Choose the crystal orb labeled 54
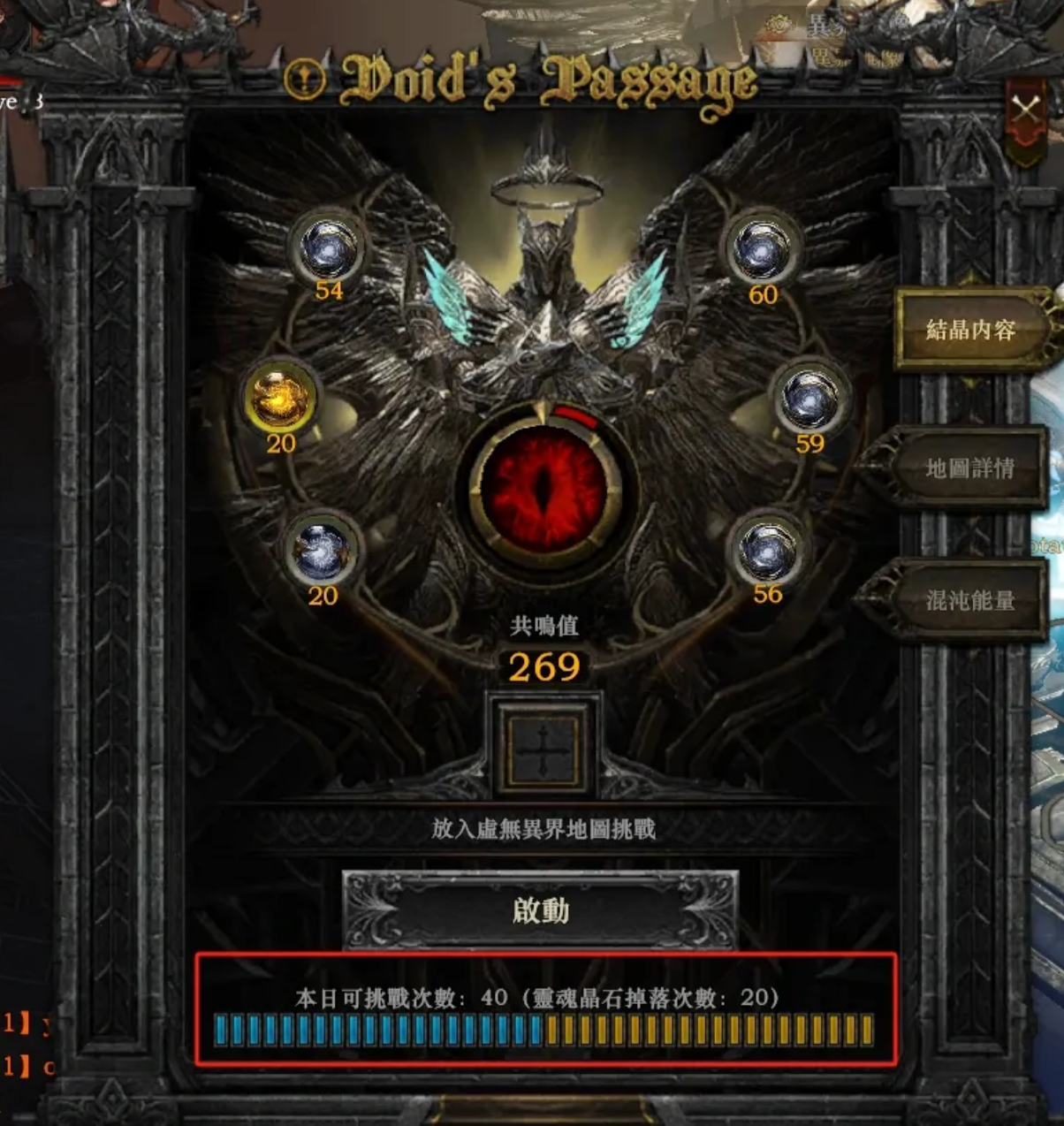The width and height of the screenshot is (1064, 1126). pos(329,249)
